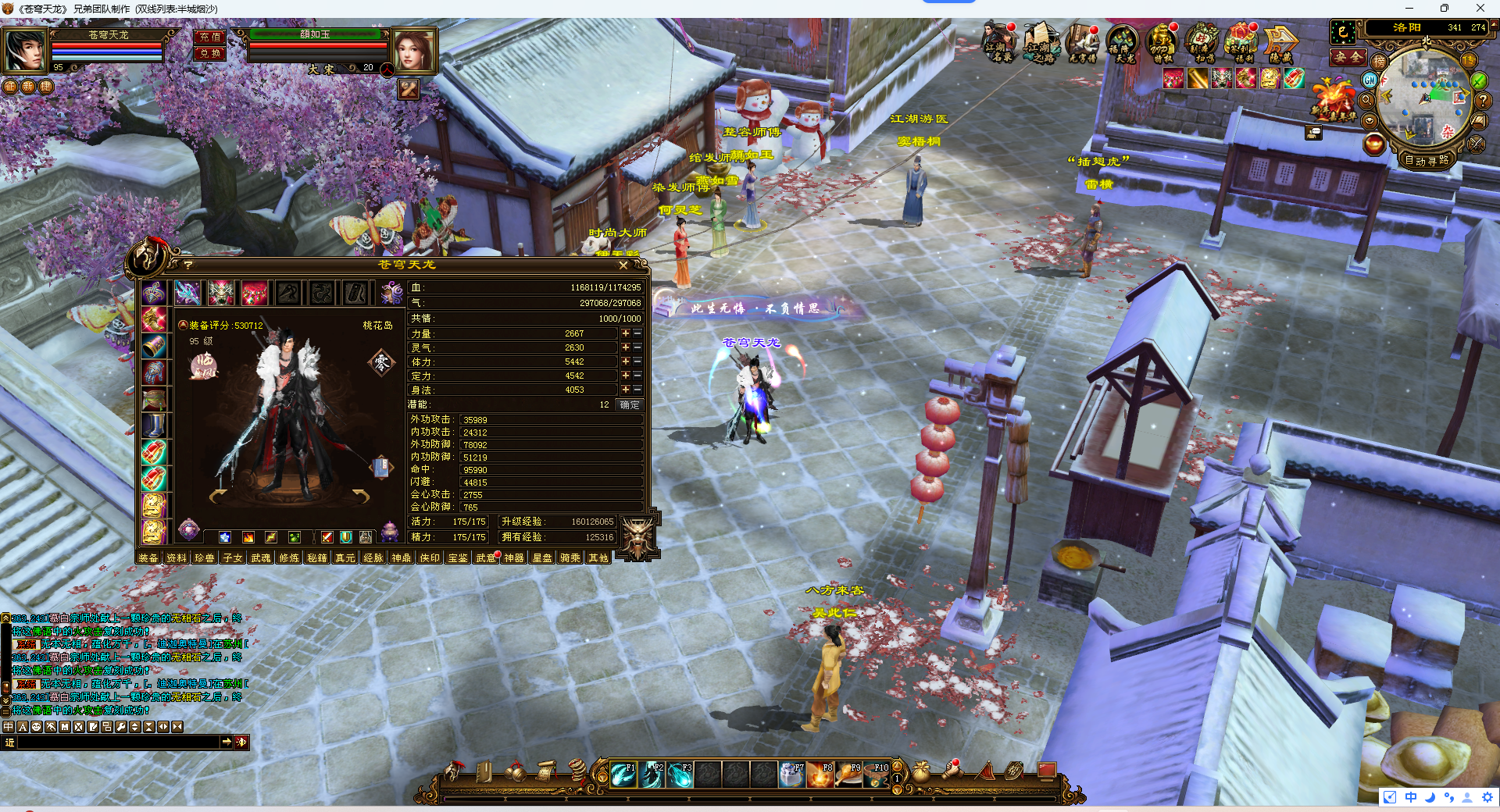Use the F9 roast chicken item

[849, 774]
